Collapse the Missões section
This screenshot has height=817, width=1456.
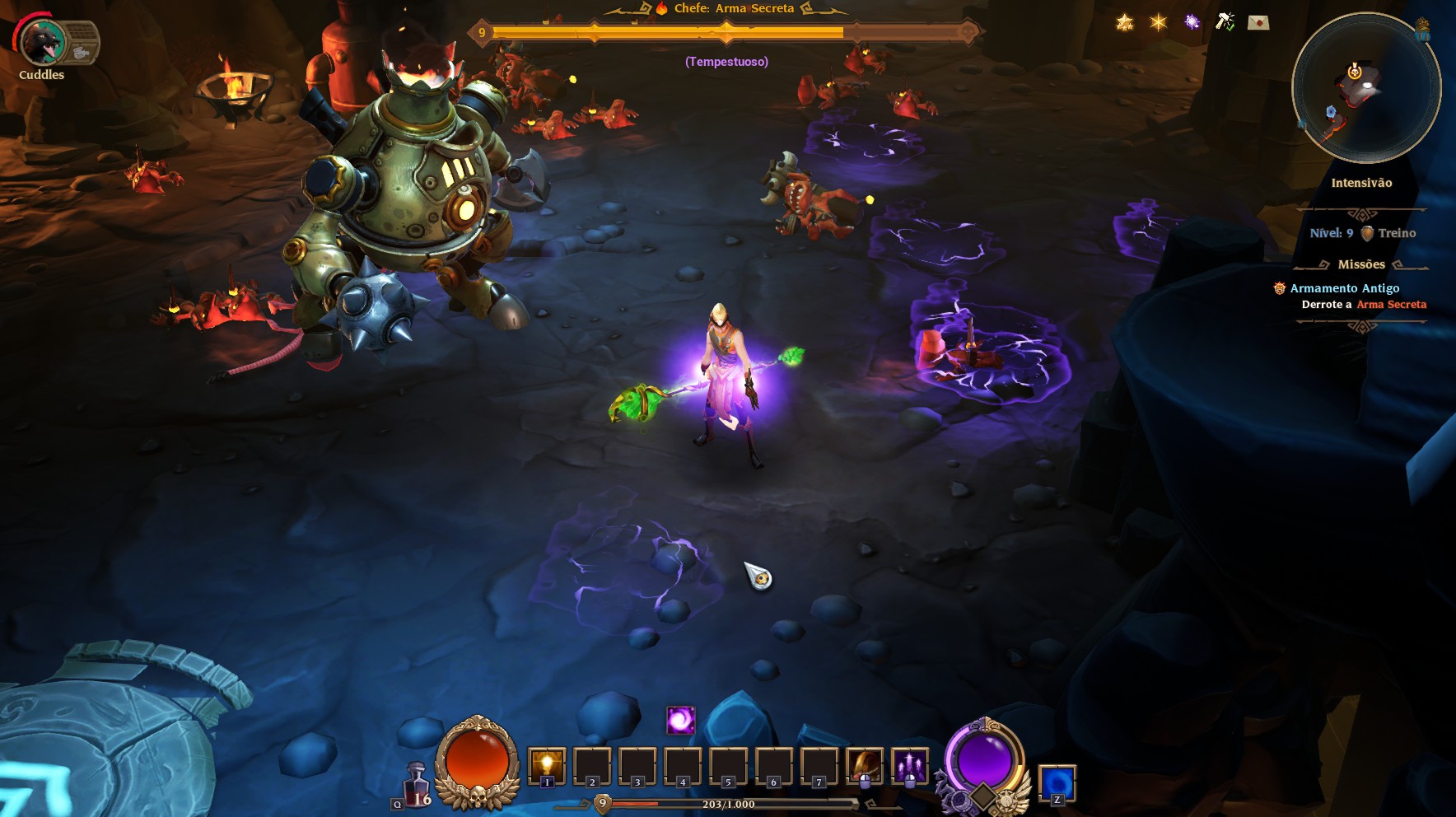pyautogui.click(x=1360, y=264)
